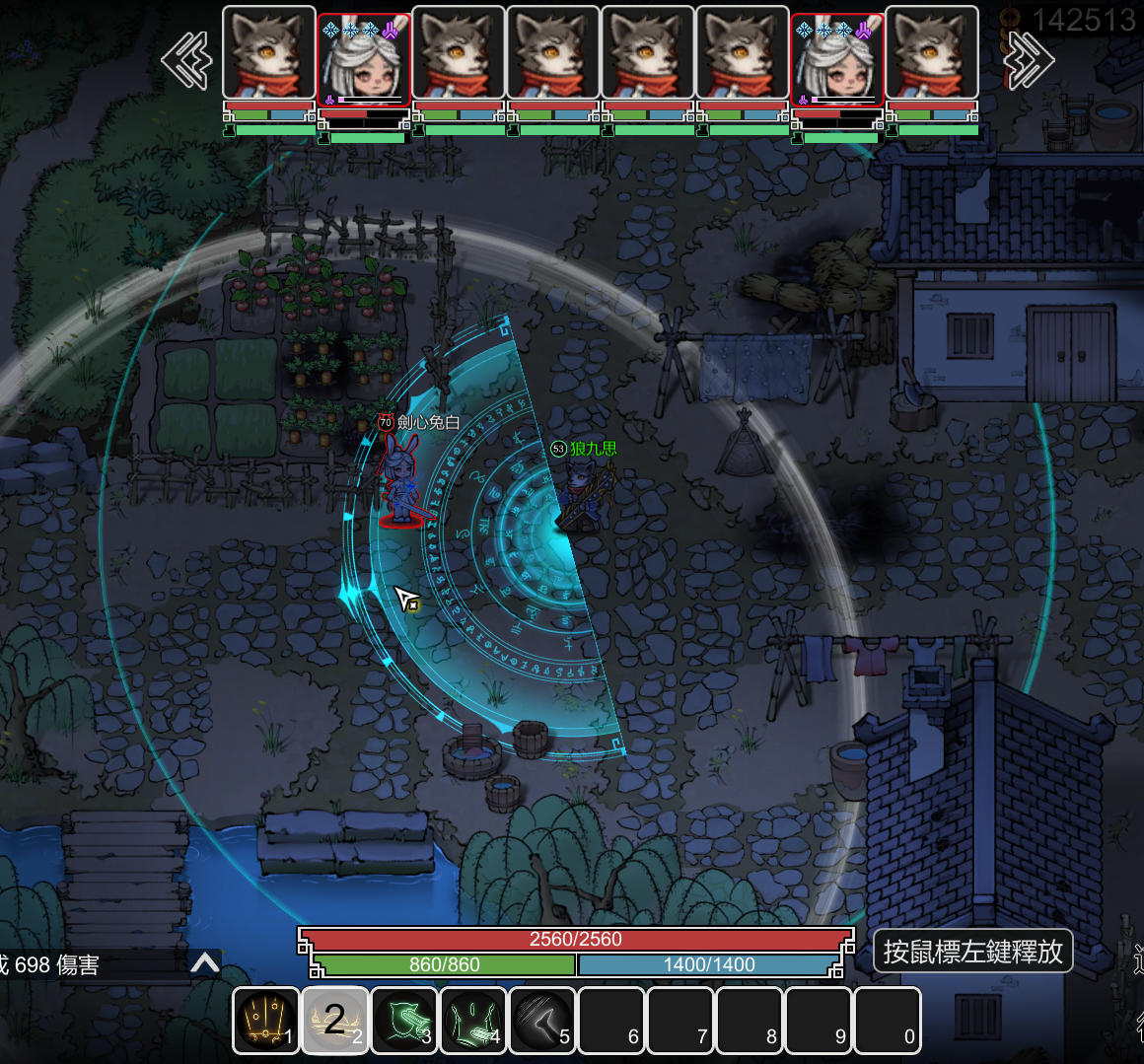
Task: Activate the golden hanging swords skill in slot 1
Action: 265,1021
